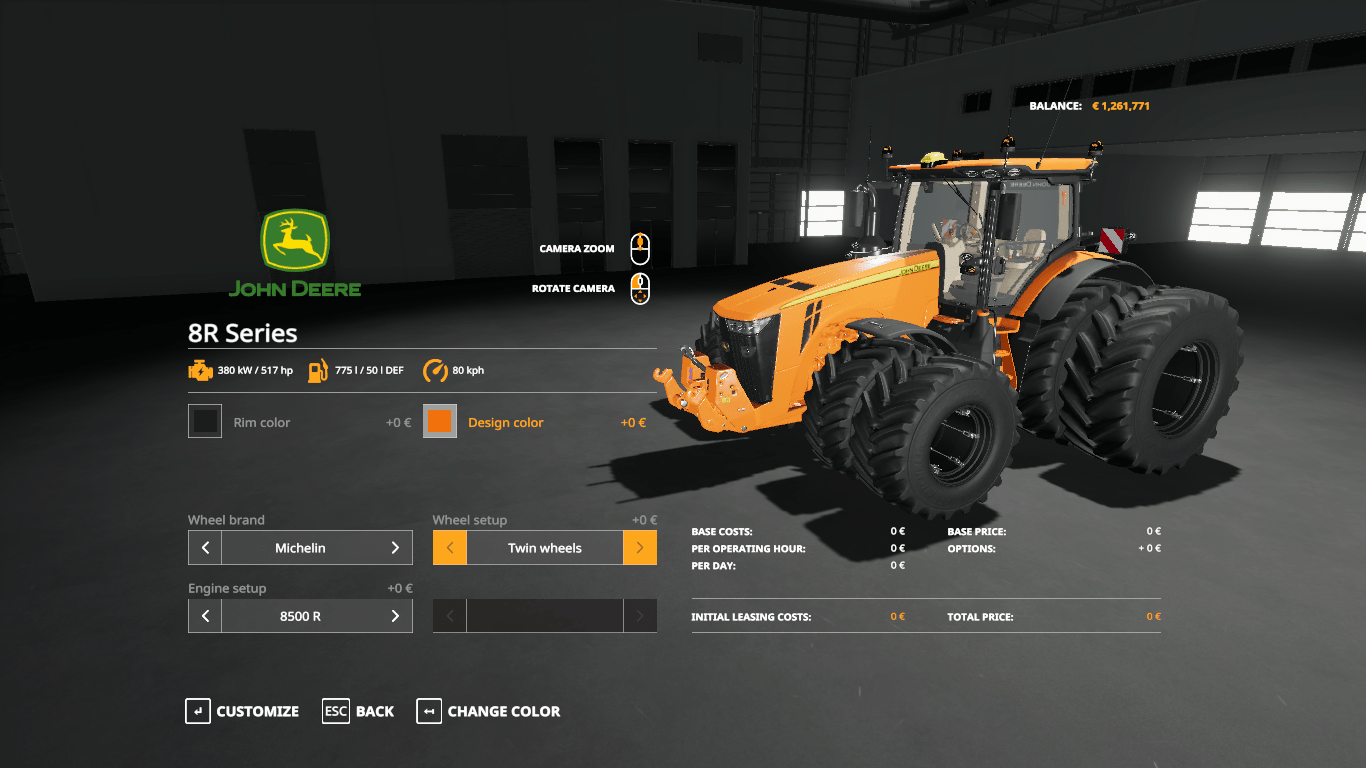The image size is (1366, 768).
Task: Select the black Rim color swatch
Action: (205, 422)
